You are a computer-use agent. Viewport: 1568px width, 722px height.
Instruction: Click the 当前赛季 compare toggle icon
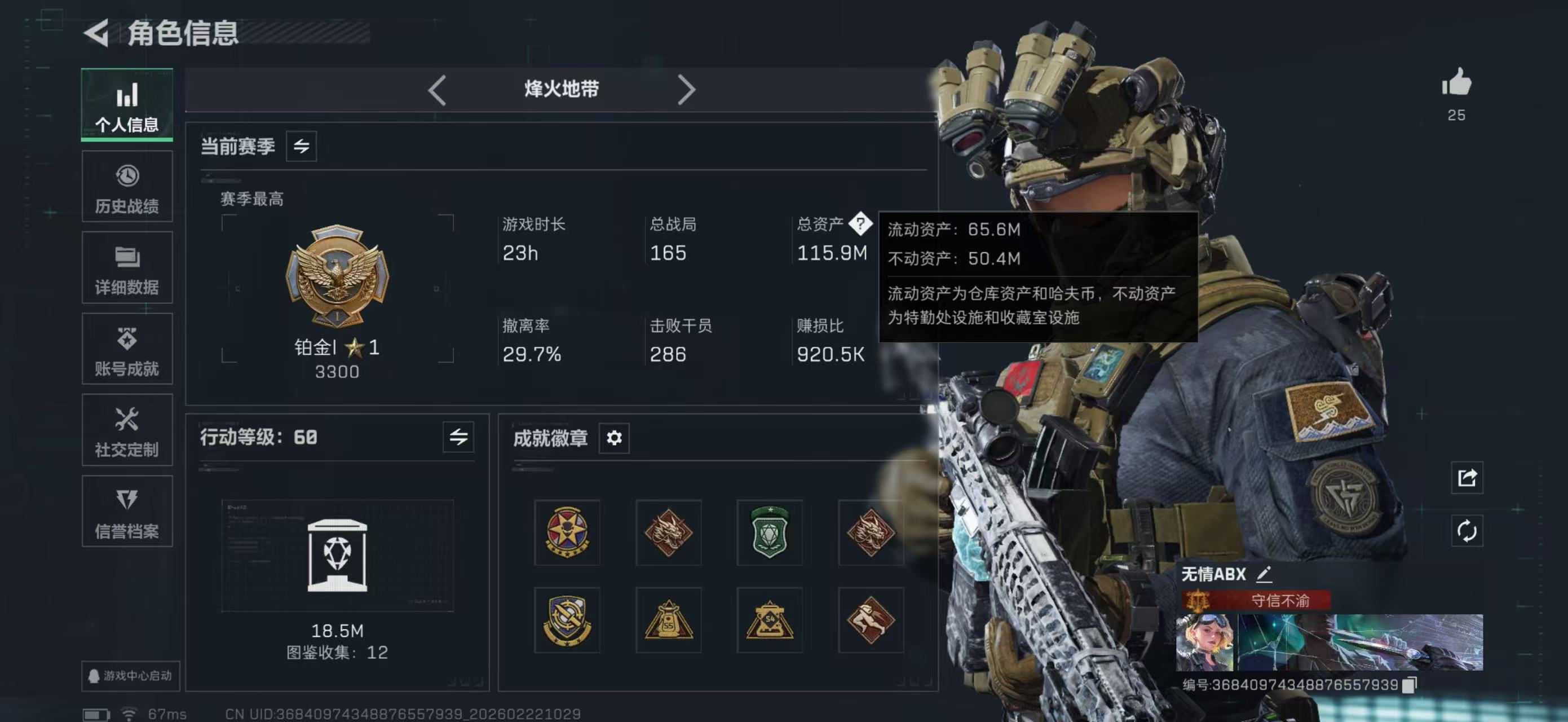(303, 146)
